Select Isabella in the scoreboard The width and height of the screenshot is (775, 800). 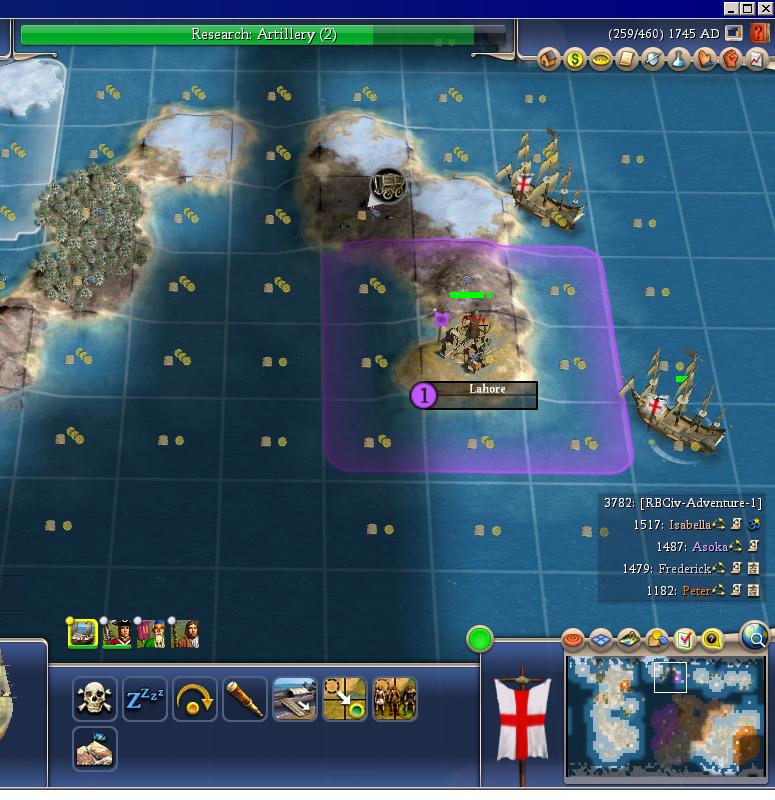(690, 524)
